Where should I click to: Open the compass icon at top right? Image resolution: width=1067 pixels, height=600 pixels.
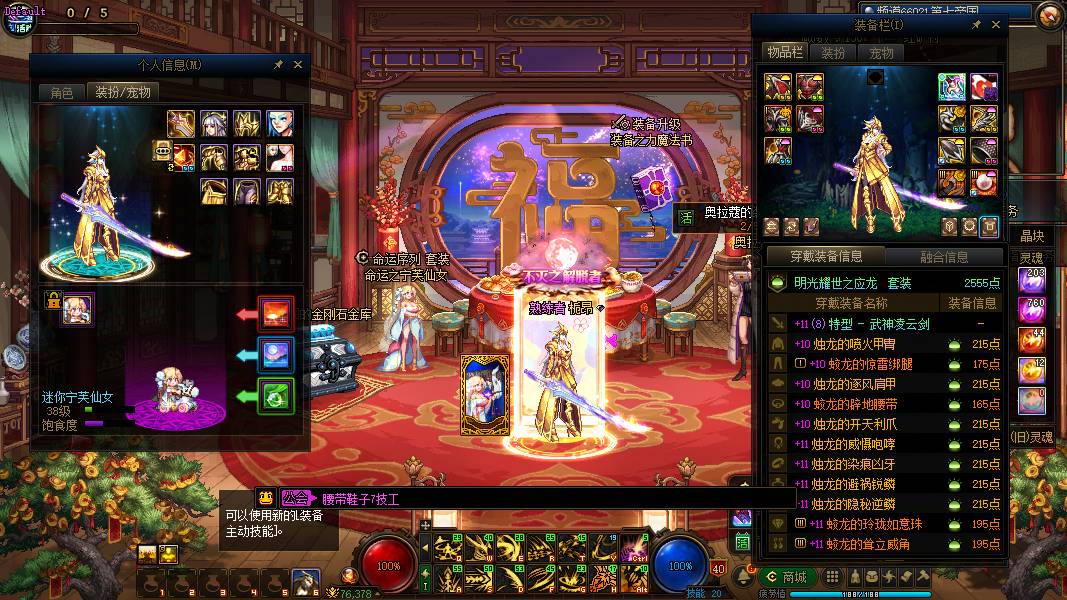1049,15
